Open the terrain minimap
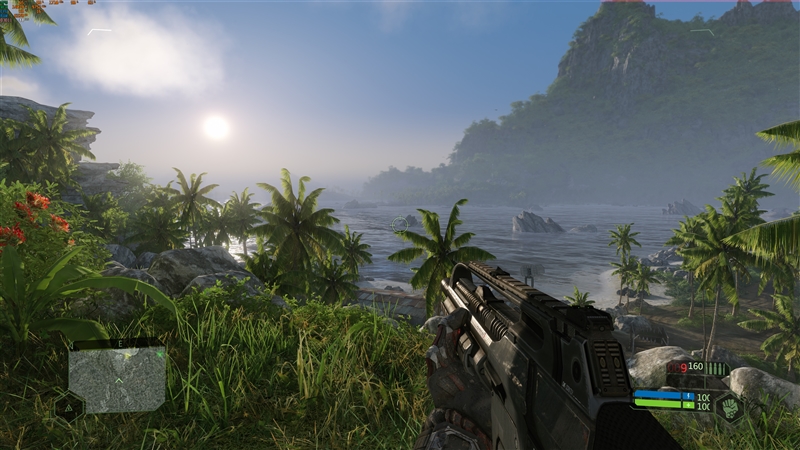The image size is (800, 450). coord(117,380)
